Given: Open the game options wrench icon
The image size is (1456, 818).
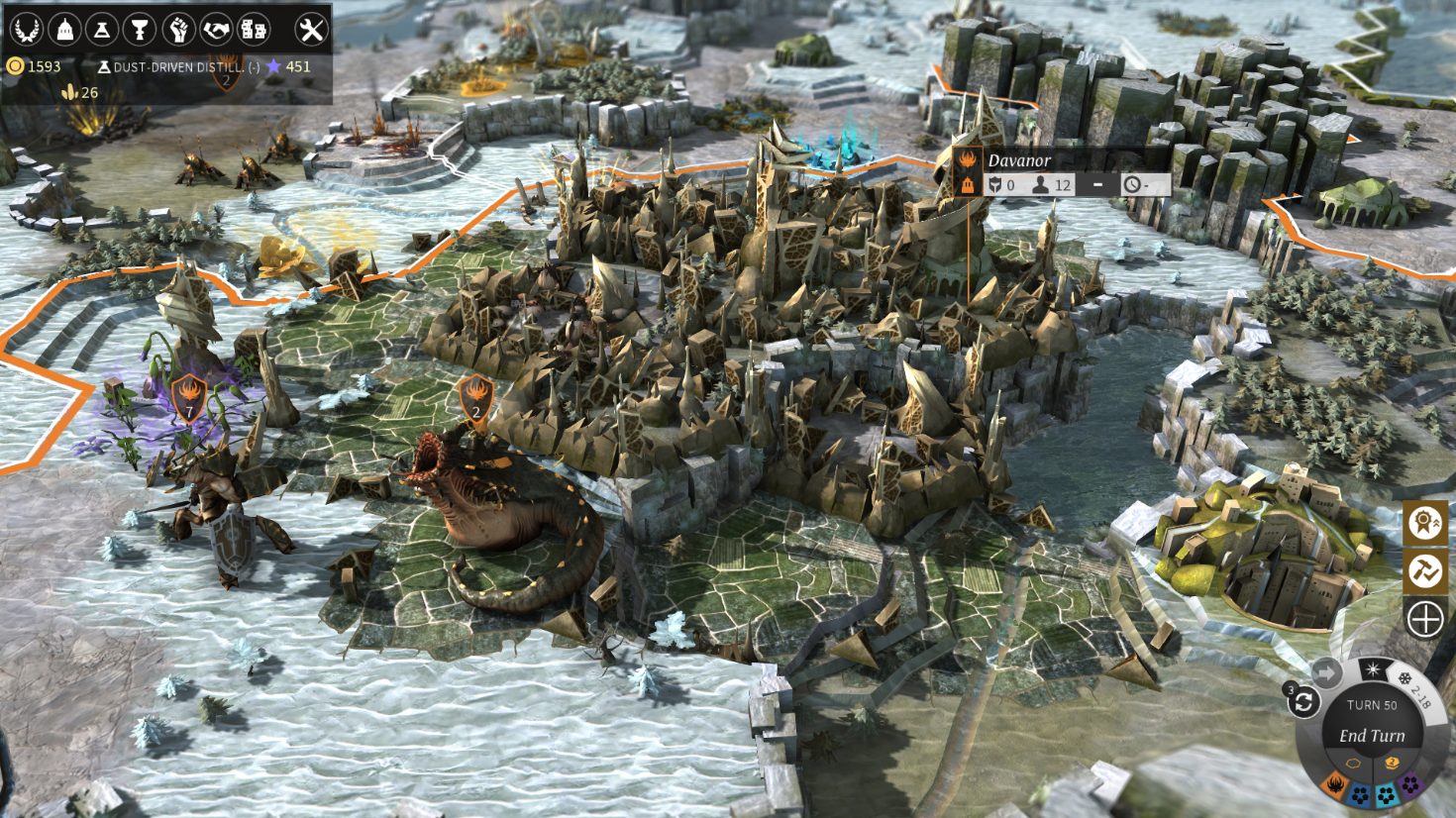Looking at the screenshot, I should [312, 29].
